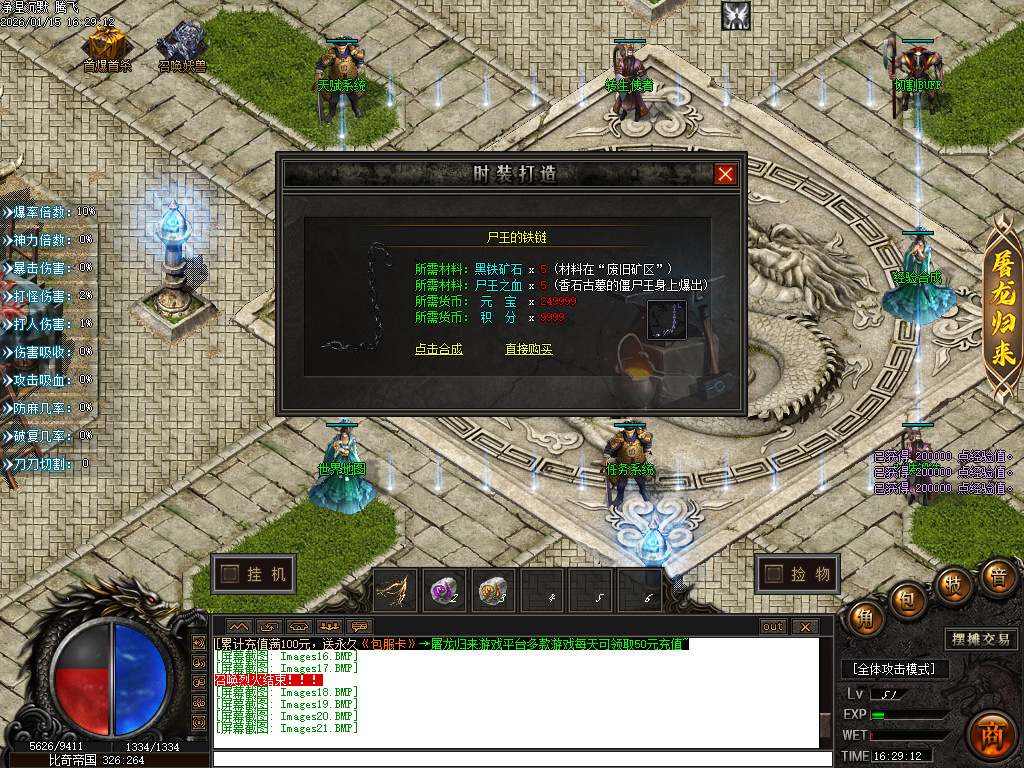Use the purple scroll in hotbar slot 2
The width and height of the screenshot is (1024, 768).
(x=444, y=591)
